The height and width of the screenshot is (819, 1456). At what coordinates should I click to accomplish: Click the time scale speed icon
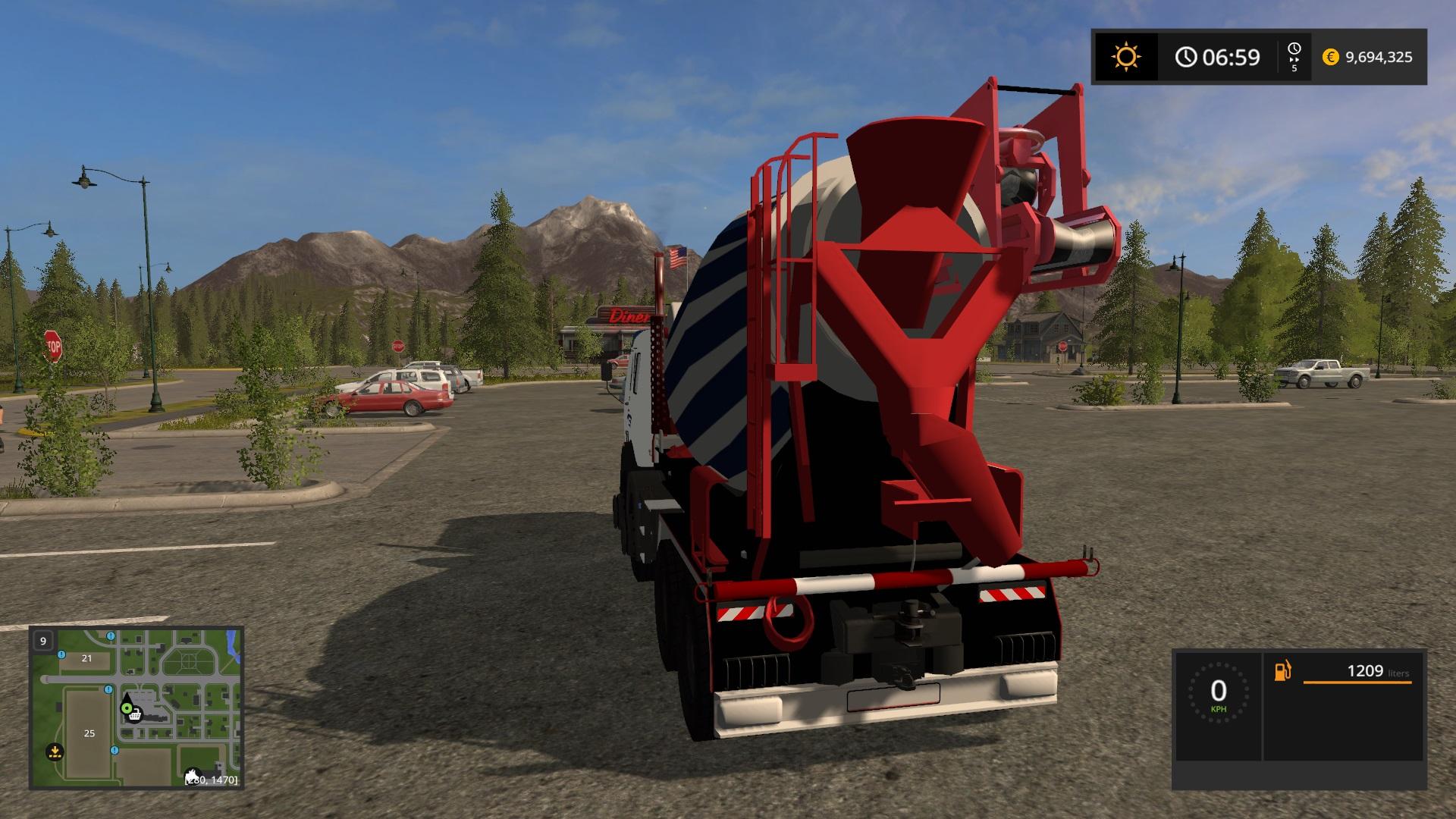(1294, 56)
